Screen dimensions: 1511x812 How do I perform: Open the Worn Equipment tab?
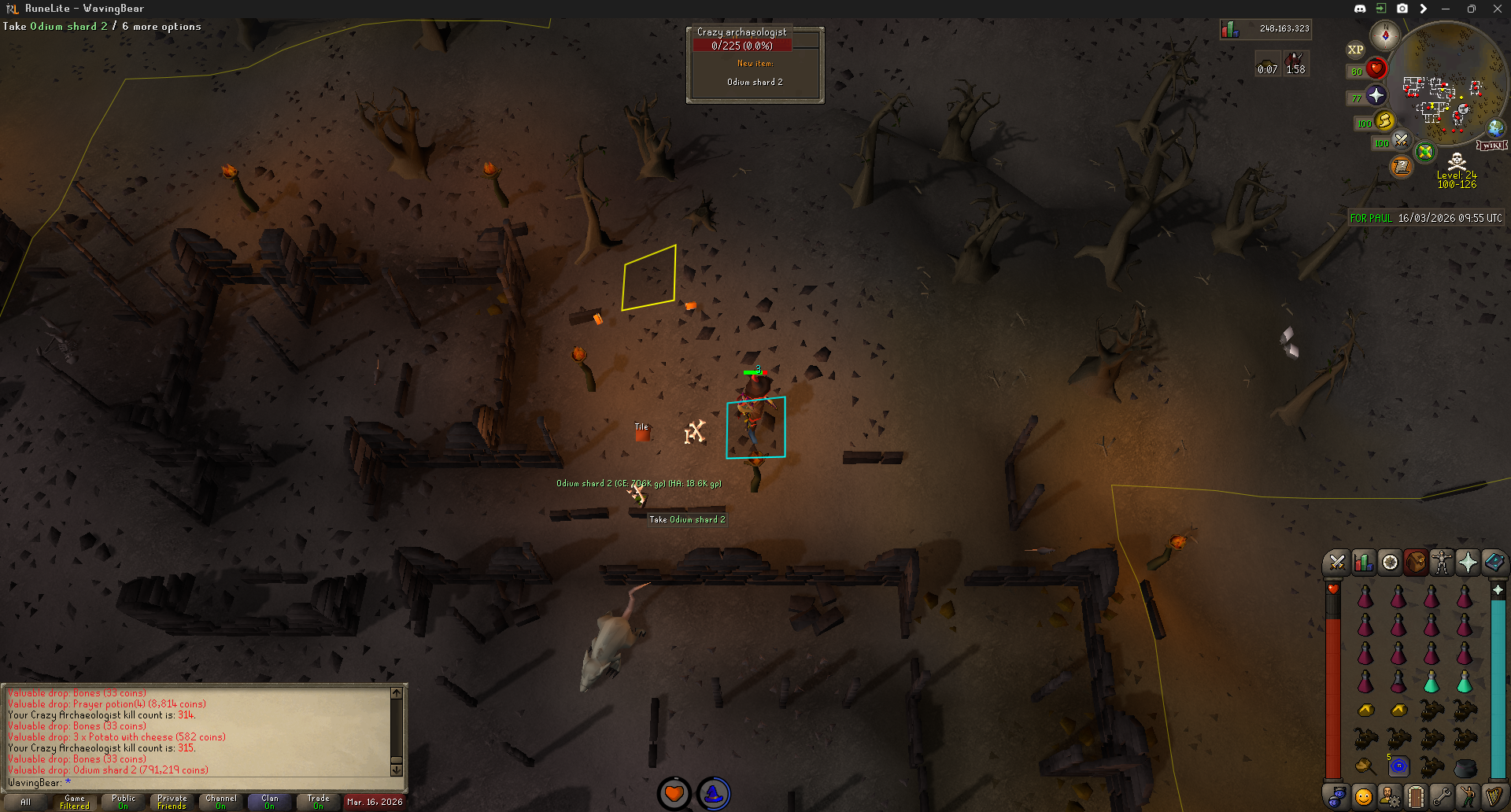(x=1442, y=563)
